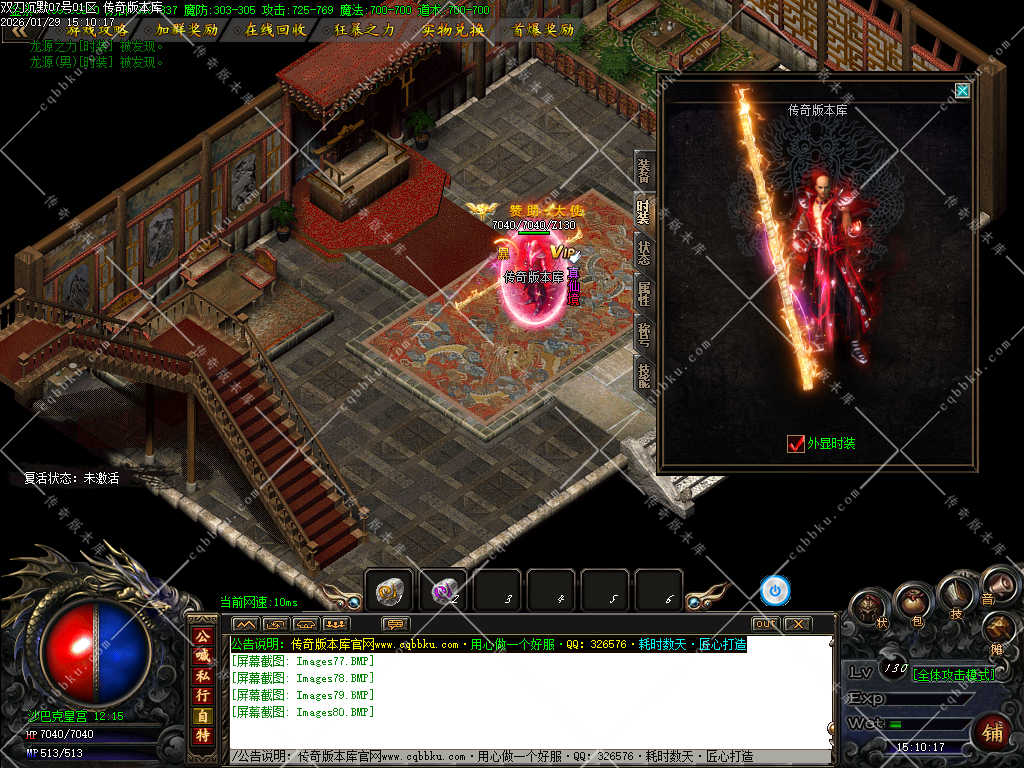1024x768 pixels.
Task: Open the 狂暴之力 berserk power menu
Action: coord(365,30)
